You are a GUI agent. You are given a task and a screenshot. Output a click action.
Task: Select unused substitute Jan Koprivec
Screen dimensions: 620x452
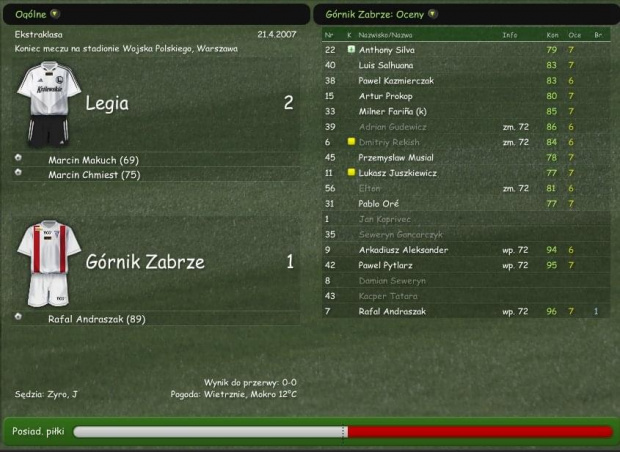(386, 219)
